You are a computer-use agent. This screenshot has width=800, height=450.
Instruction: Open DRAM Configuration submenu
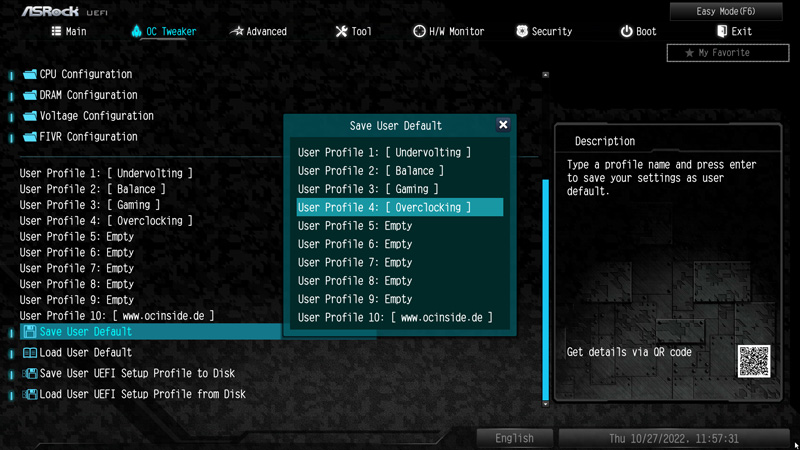pos(88,95)
